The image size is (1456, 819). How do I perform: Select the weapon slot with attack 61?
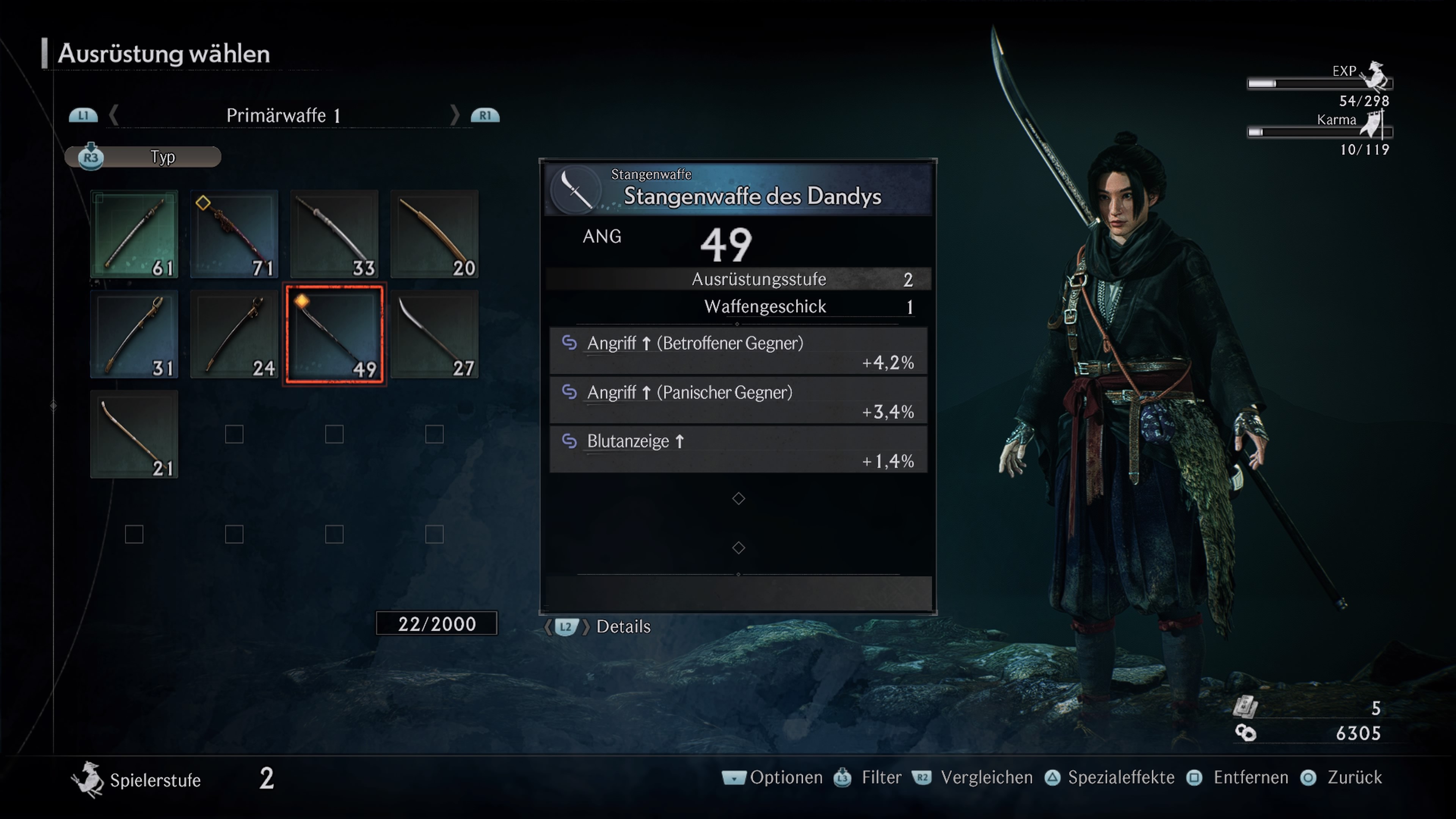135,234
